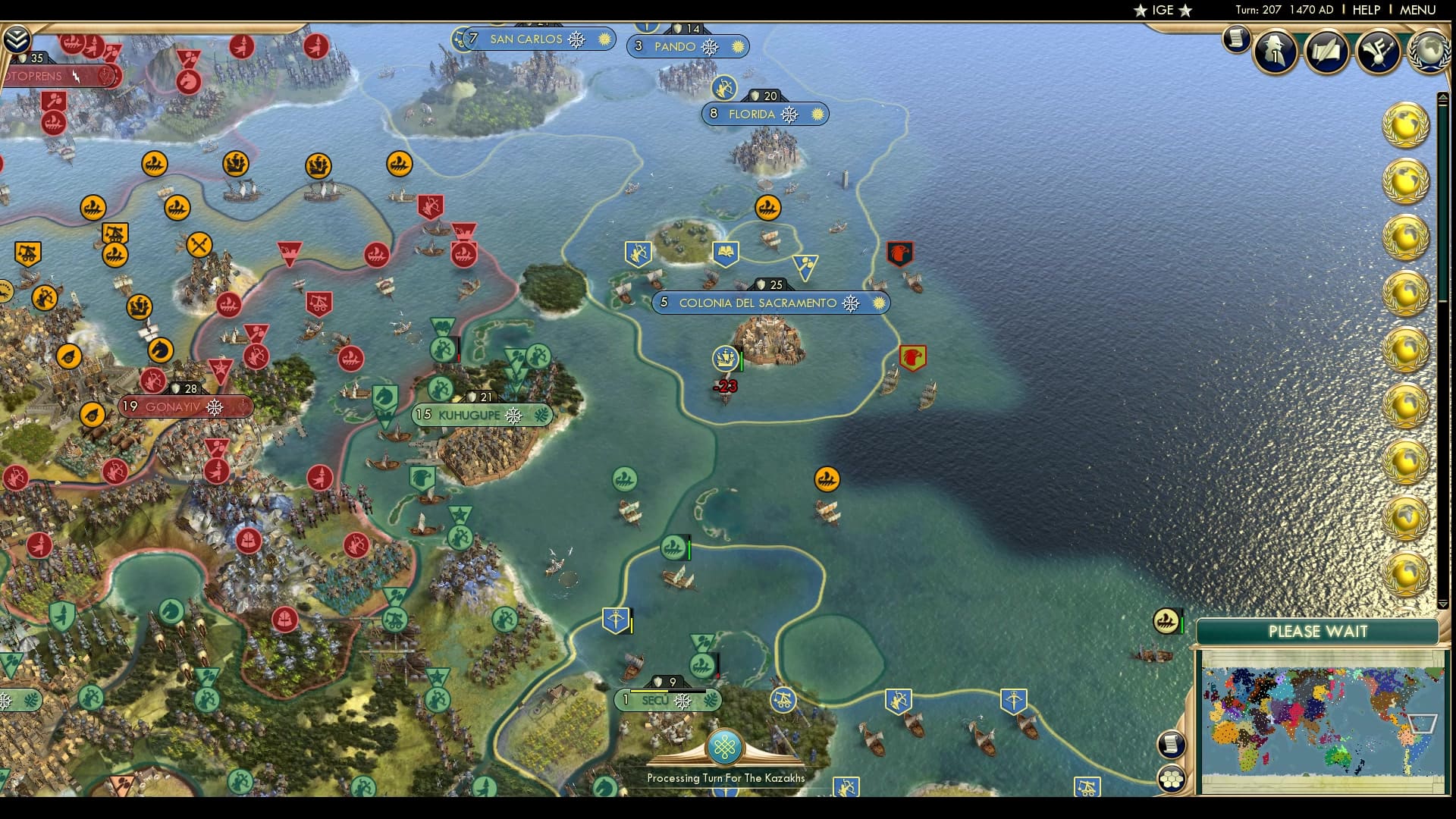Screen dimensions: 1456x819
Task: Open map options with the scroll icon beside minimap
Action: 1172,745
